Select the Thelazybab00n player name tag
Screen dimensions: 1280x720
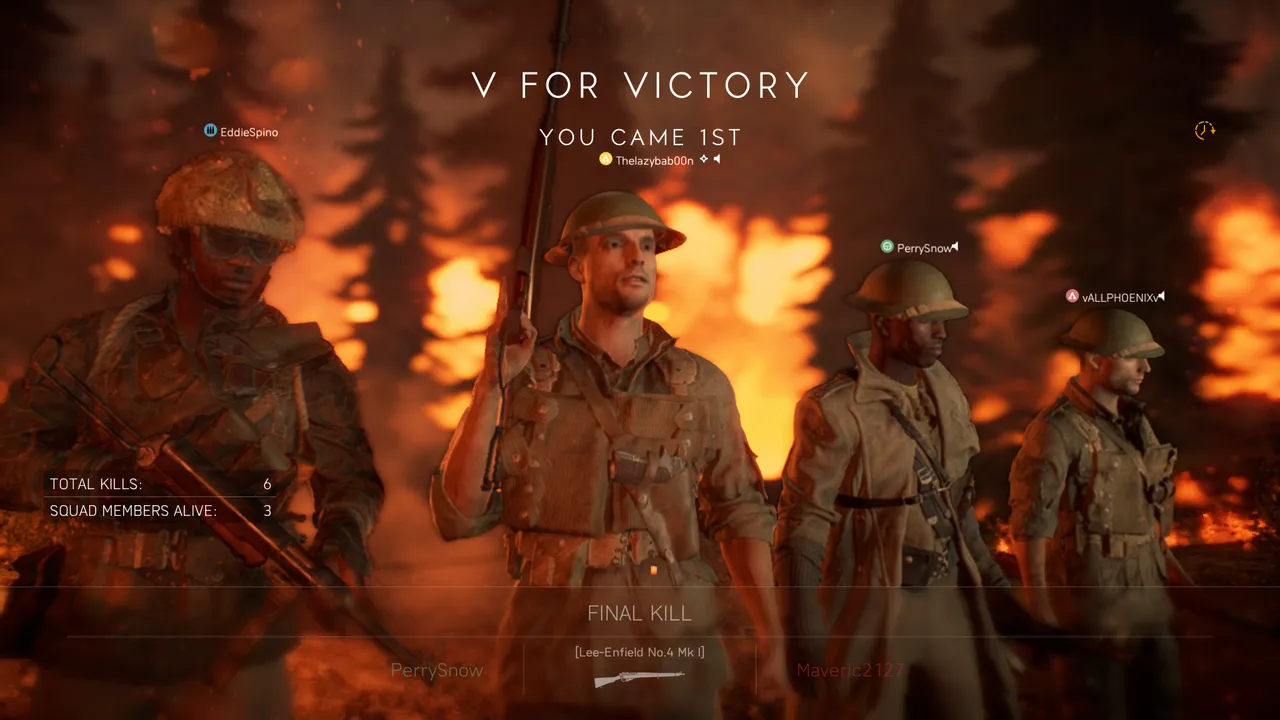point(654,160)
